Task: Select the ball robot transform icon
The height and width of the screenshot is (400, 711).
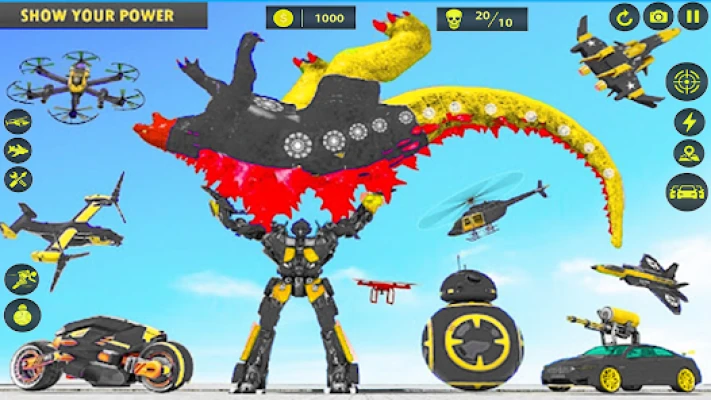Action: click(x=21, y=316)
